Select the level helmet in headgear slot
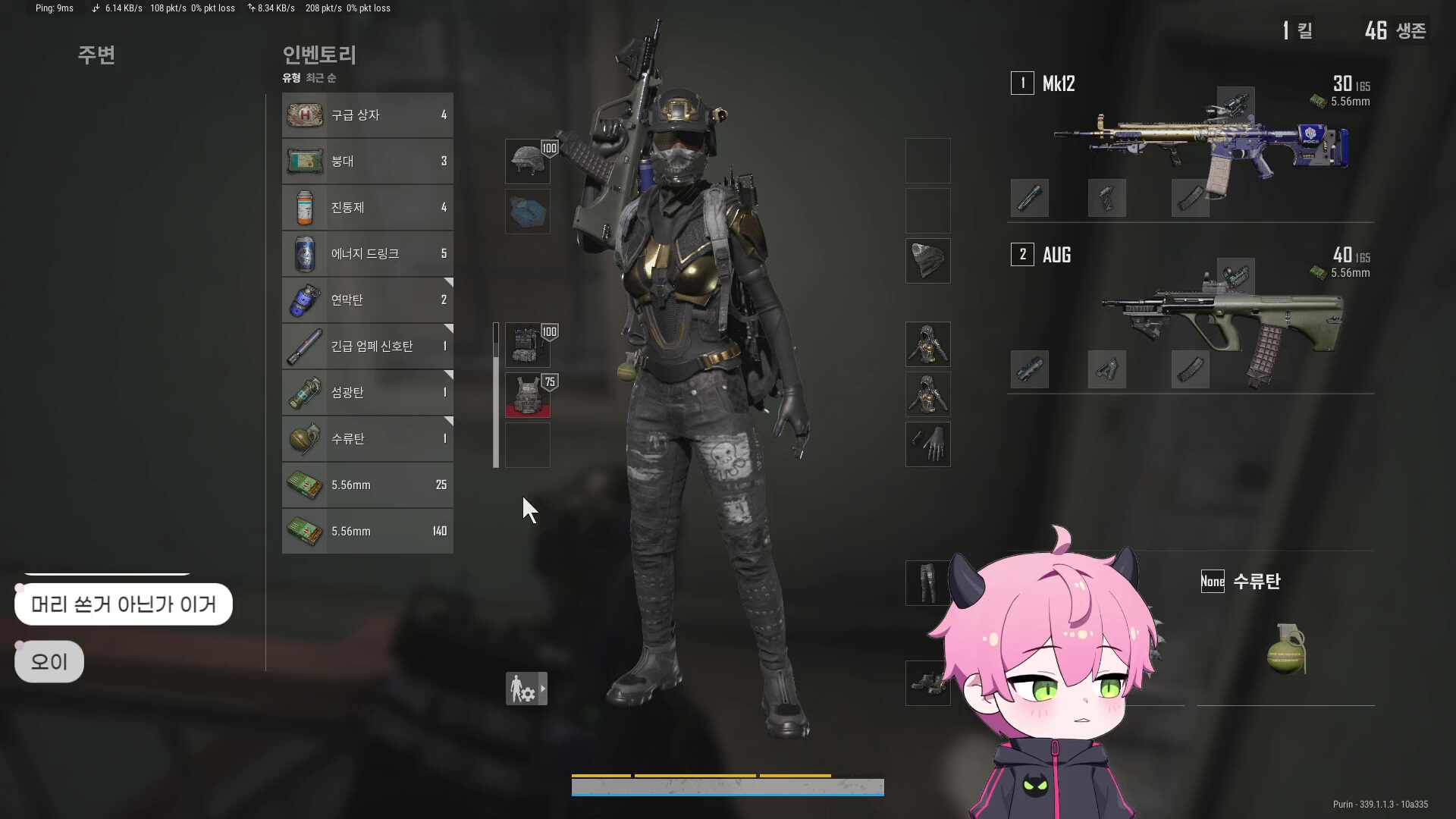The height and width of the screenshot is (819, 1456). click(527, 160)
